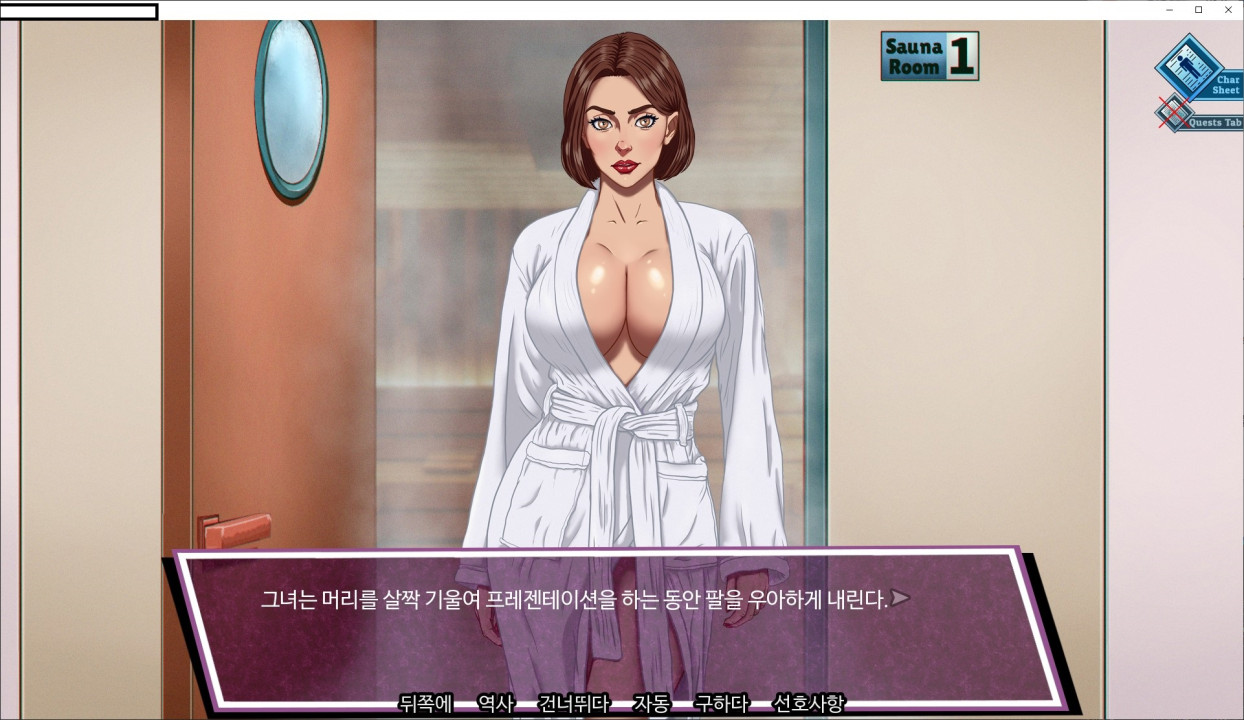Viewport: 1244px width, 720px height.
Task: Click the 뒤쪽에 (Back) quick menu button
Action: (x=426, y=703)
